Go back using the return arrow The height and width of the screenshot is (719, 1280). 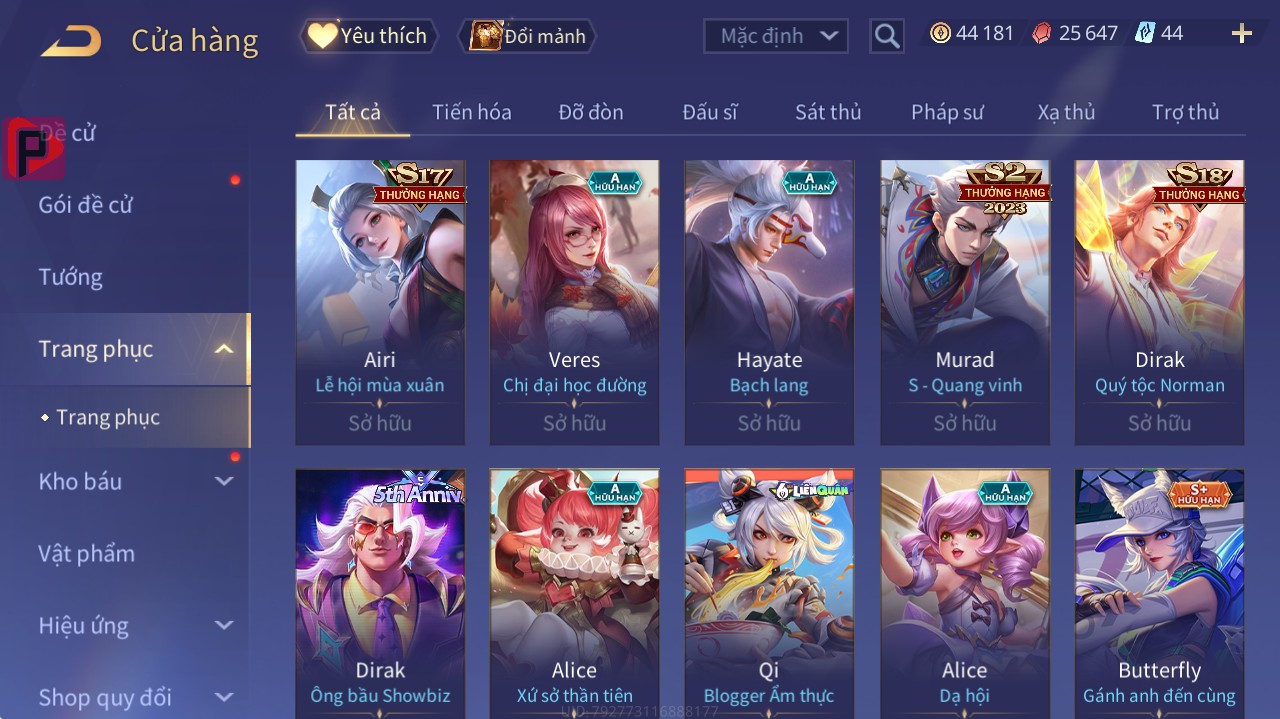coord(71,41)
